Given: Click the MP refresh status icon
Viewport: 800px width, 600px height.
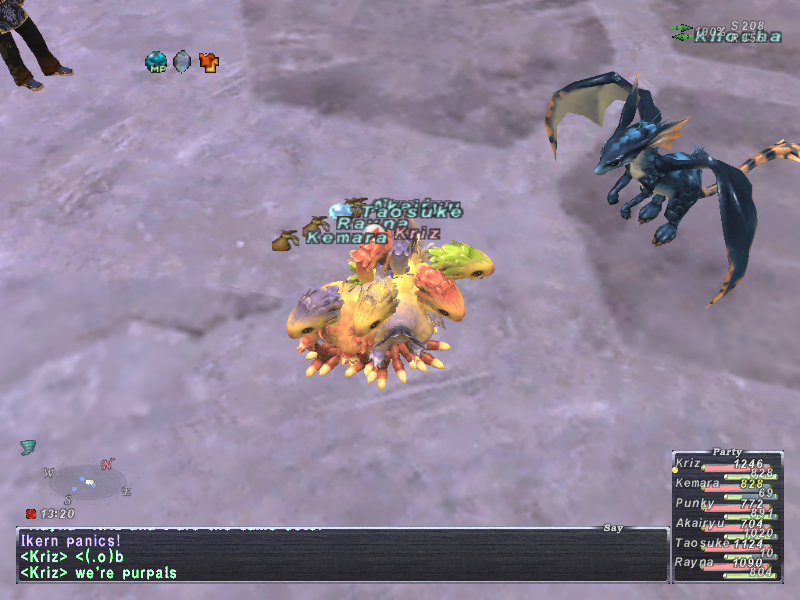Looking at the screenshot, I should (157, 62).
